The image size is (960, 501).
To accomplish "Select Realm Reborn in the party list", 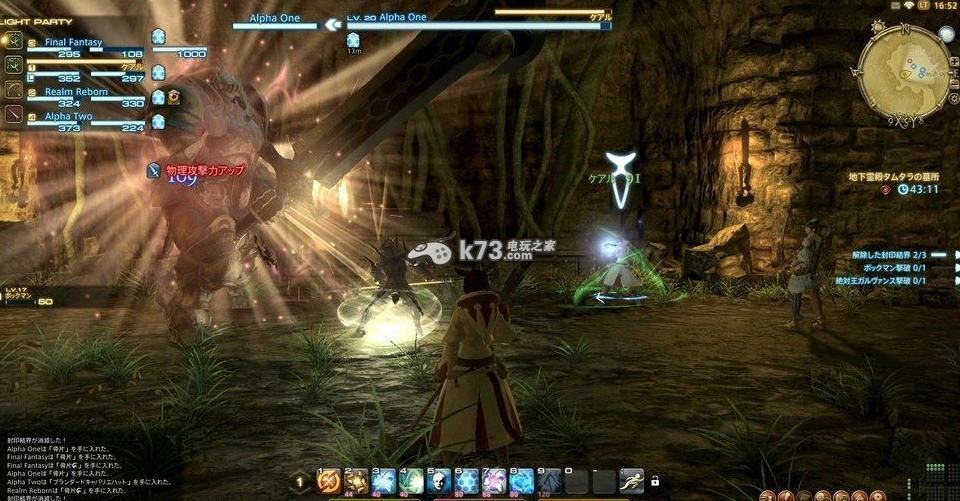I will coord(76,92).
